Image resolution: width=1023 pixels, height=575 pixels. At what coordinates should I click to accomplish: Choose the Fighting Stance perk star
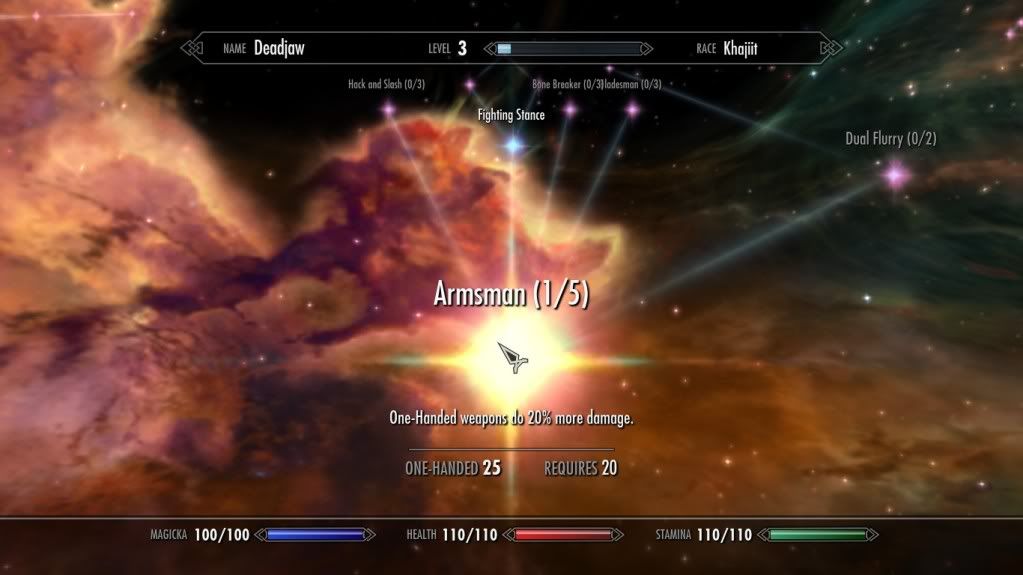[513, 145]
